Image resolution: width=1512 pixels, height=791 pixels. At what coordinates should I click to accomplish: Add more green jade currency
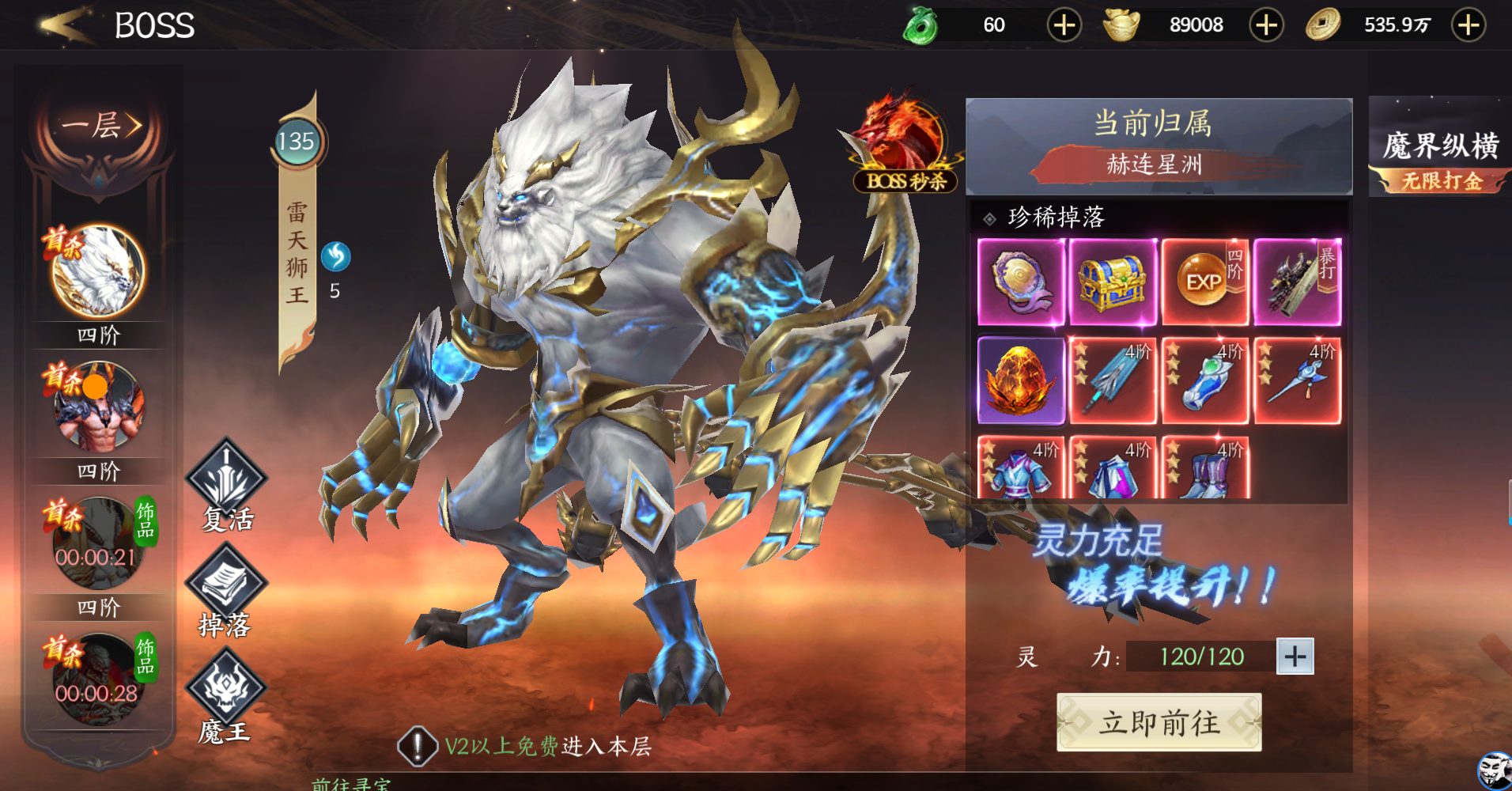1064,25
